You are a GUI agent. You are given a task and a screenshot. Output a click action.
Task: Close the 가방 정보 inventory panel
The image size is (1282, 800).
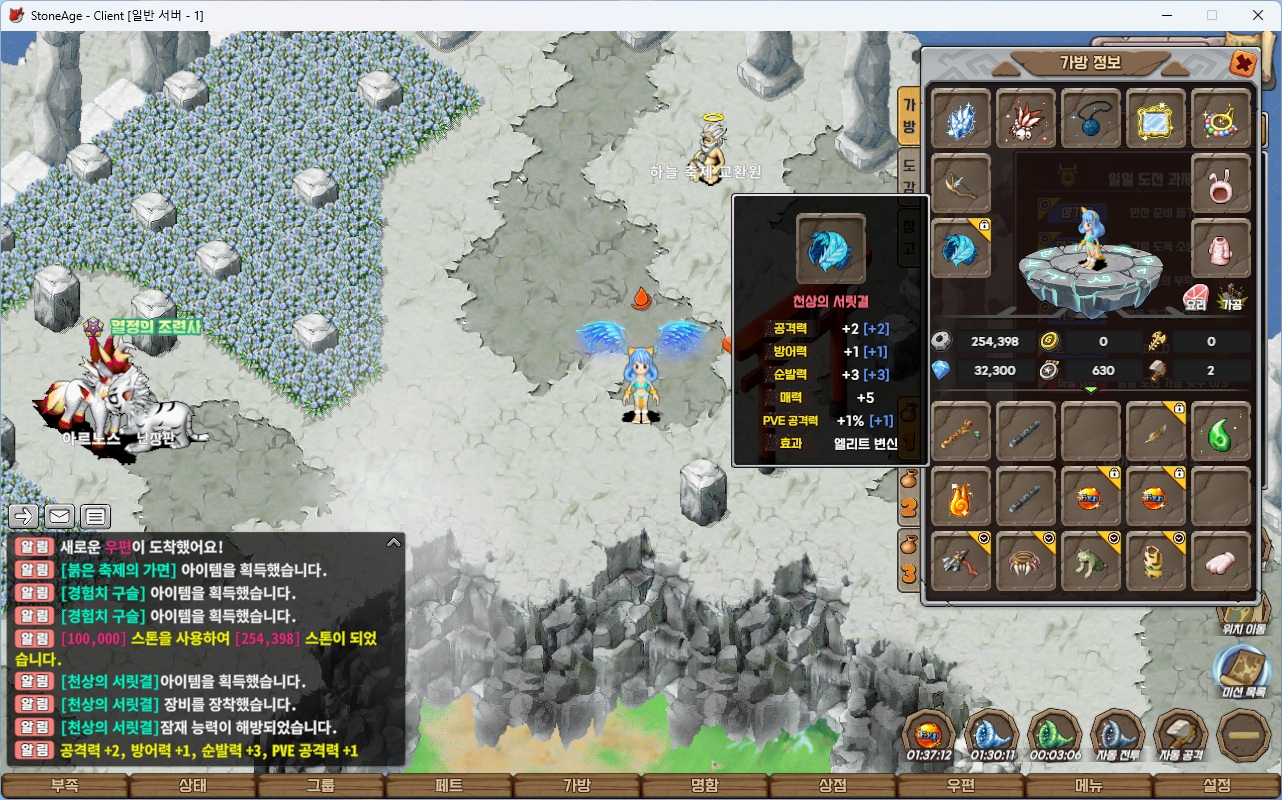point(1242,63)
